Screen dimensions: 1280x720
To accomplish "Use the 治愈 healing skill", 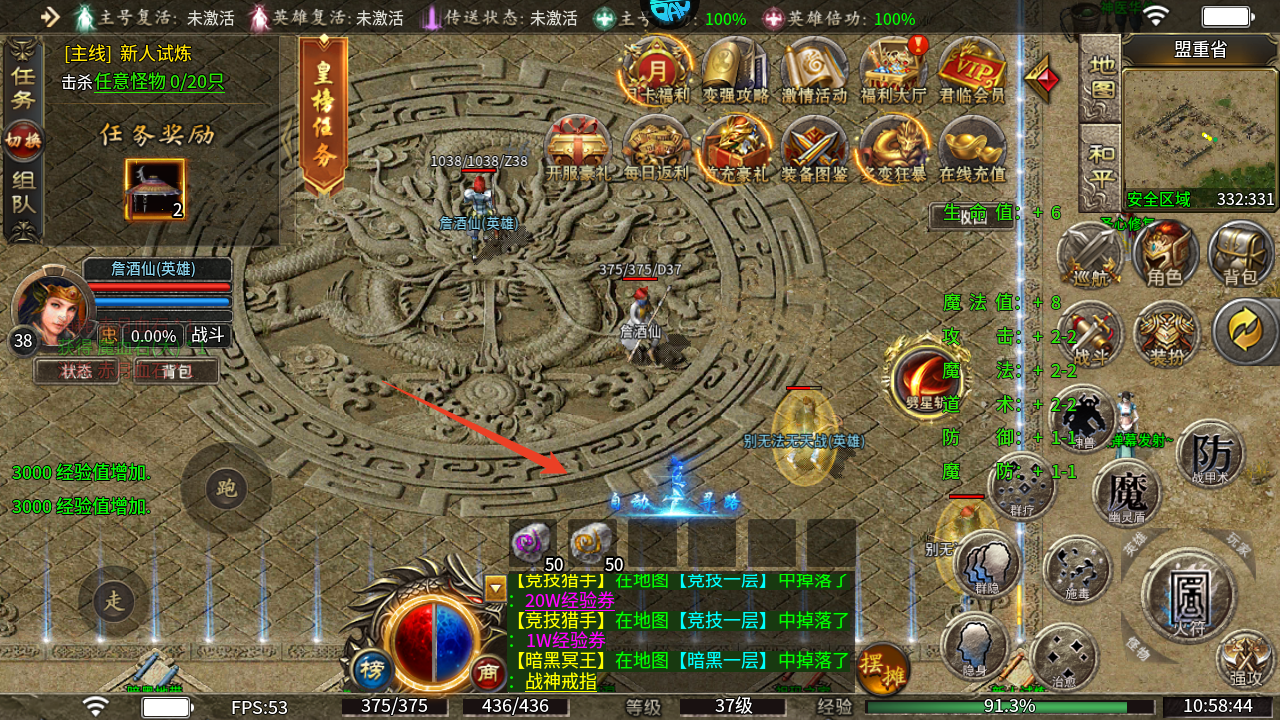I will [x=1063, y=656].
